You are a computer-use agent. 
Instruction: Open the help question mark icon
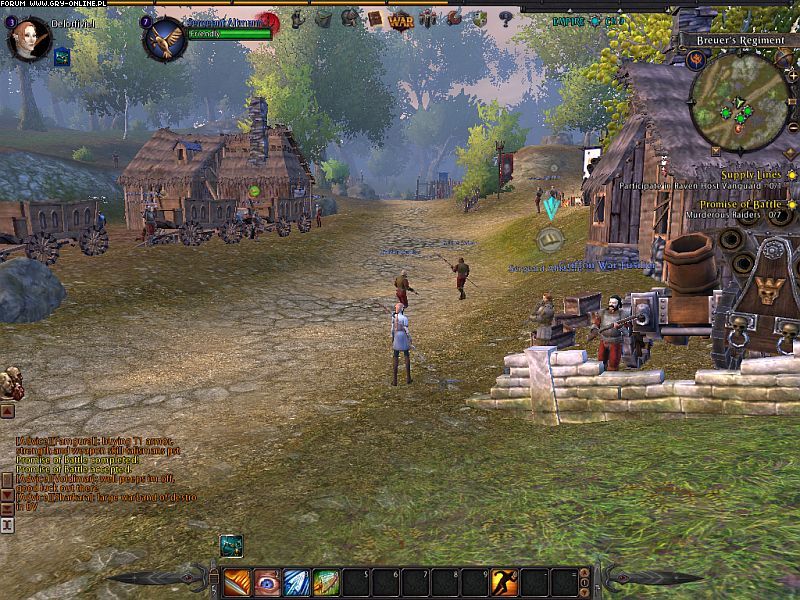coord(505,18)
